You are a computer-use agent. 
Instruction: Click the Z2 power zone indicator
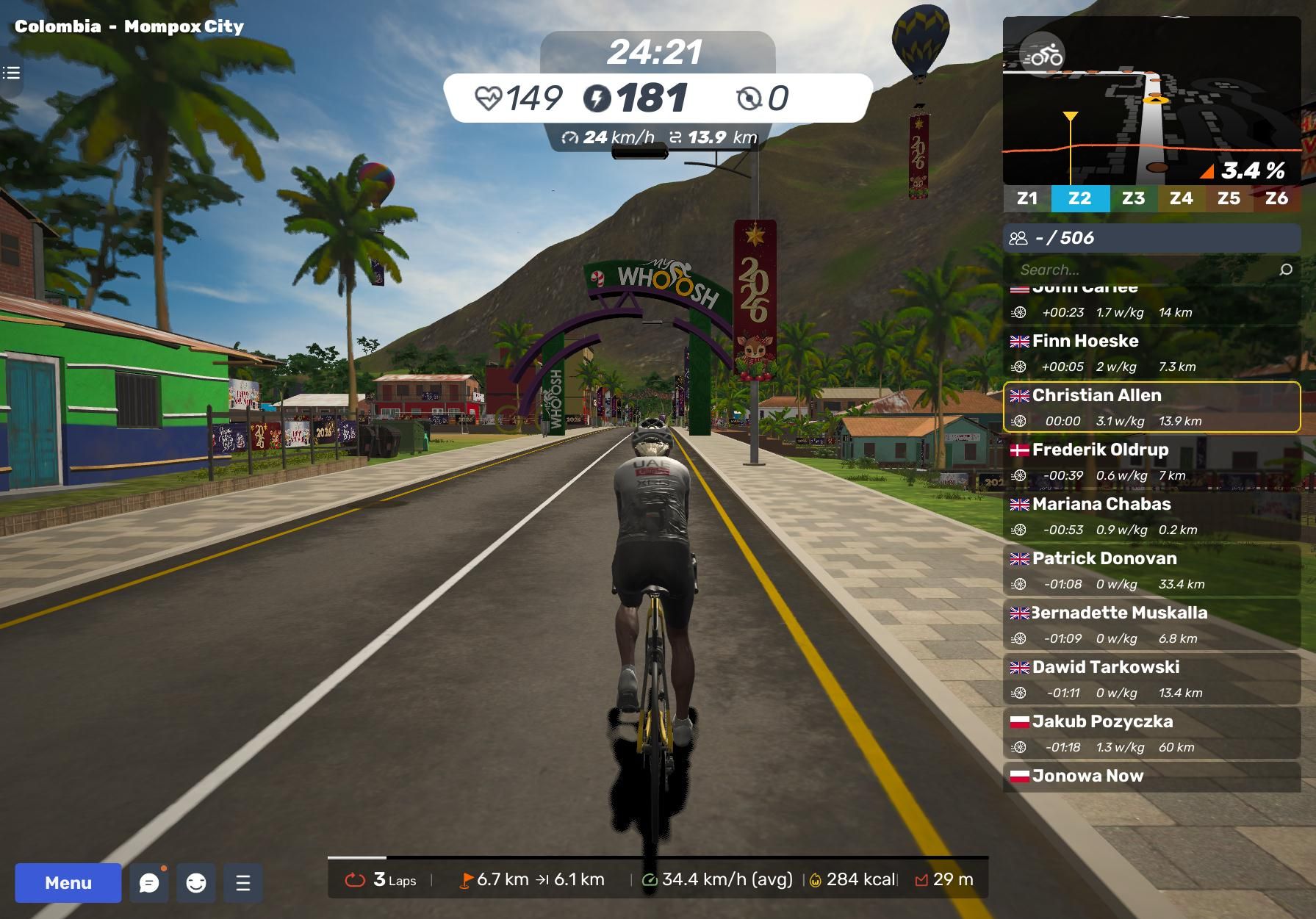1079,198
